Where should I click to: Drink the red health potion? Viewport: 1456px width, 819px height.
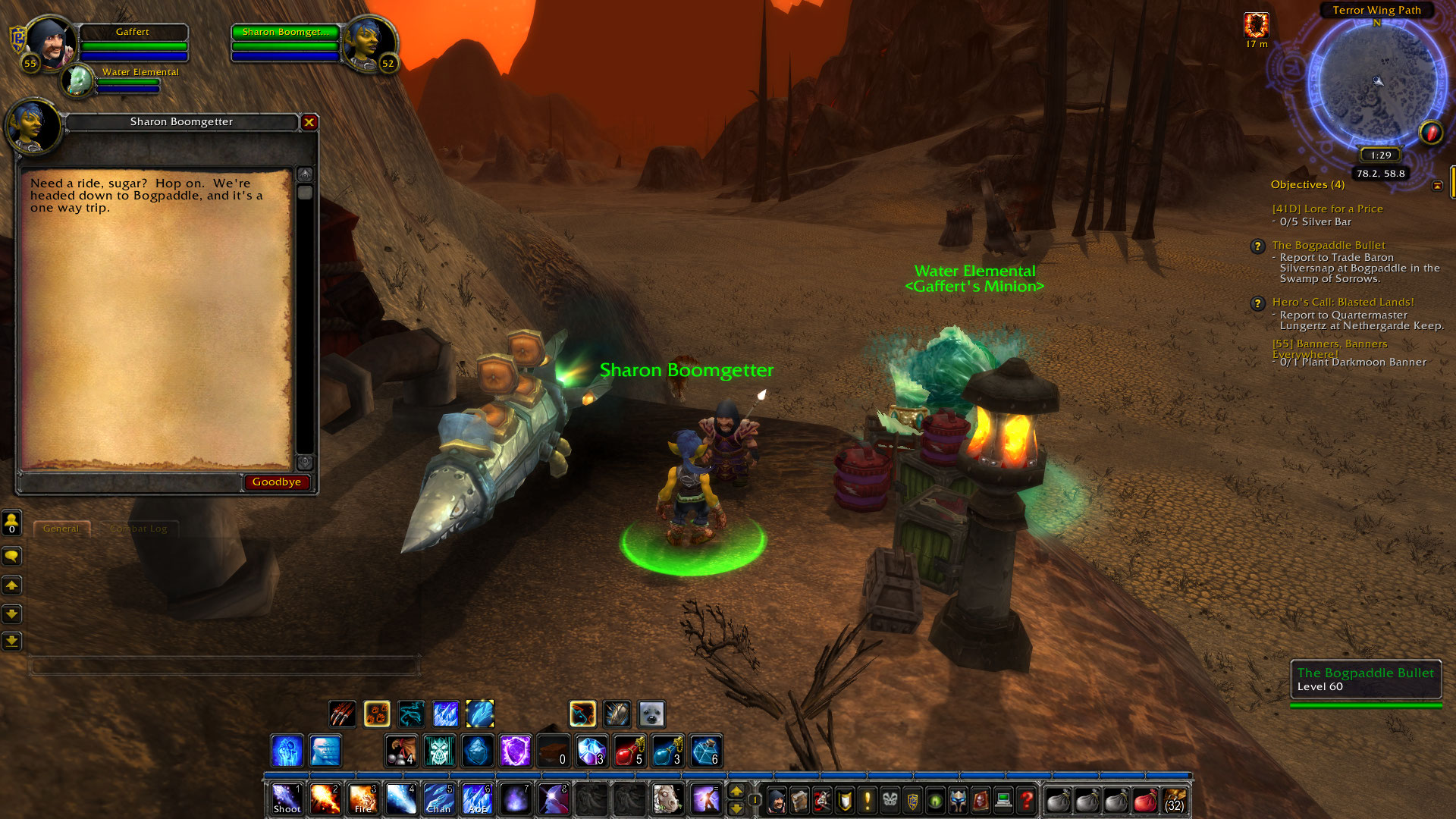(629, 749)
